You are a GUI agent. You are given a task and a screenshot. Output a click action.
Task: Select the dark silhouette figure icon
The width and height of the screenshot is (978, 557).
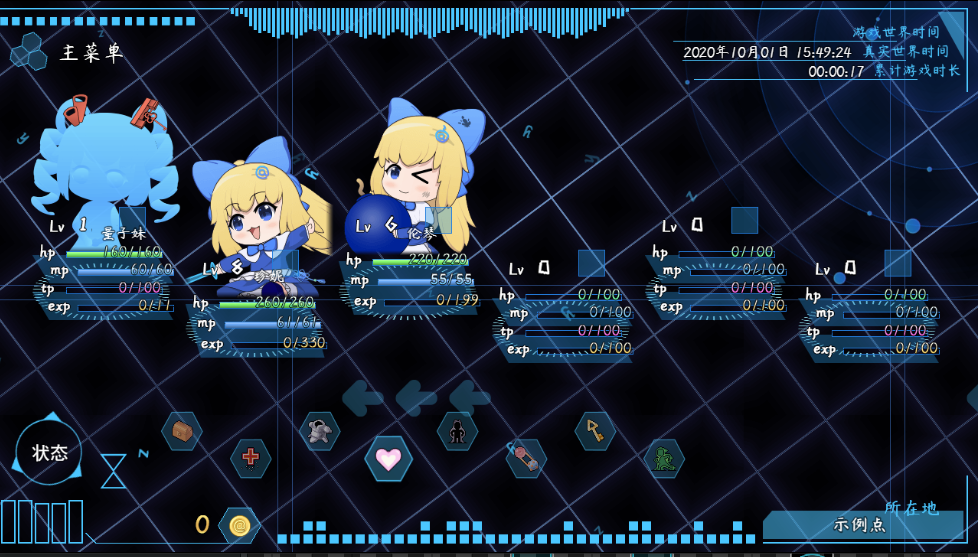[x=457, y=431]
